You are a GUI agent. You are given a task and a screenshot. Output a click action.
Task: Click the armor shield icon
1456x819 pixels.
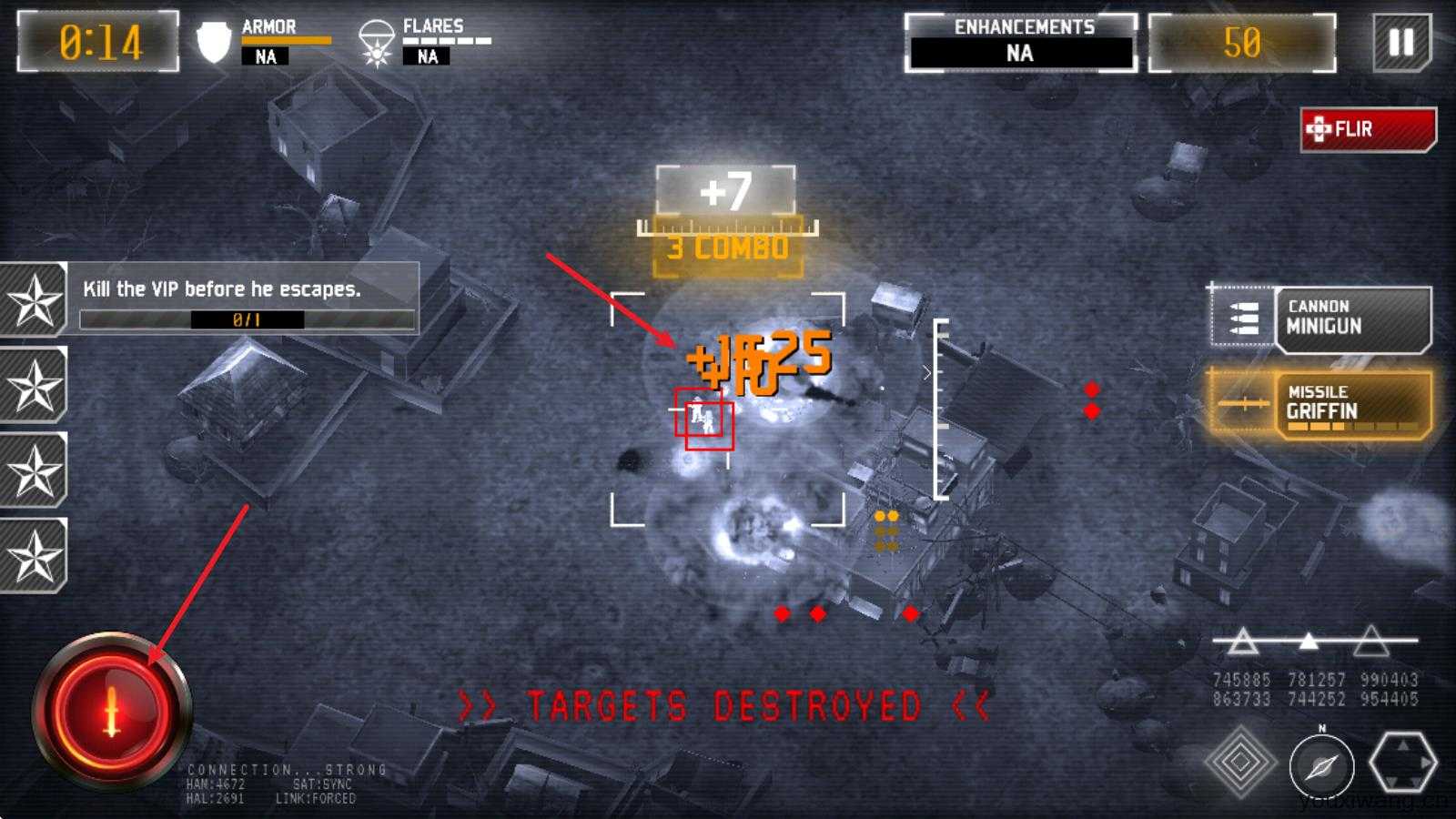212,40
